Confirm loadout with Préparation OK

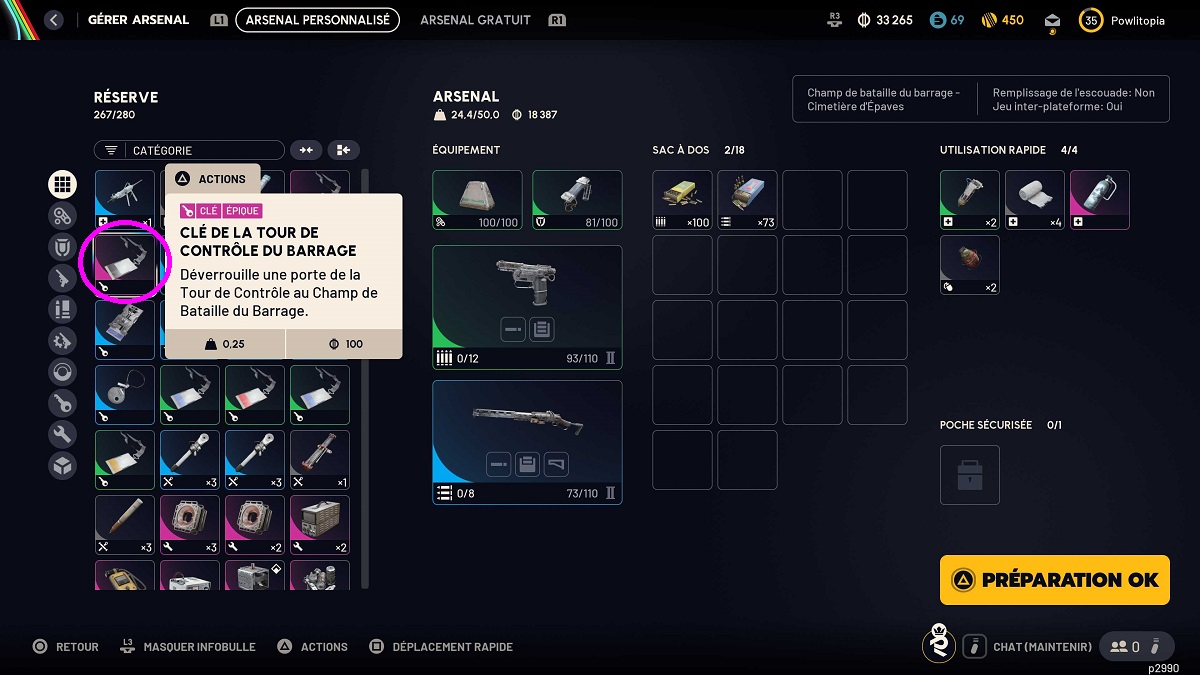click(1054, 580)
